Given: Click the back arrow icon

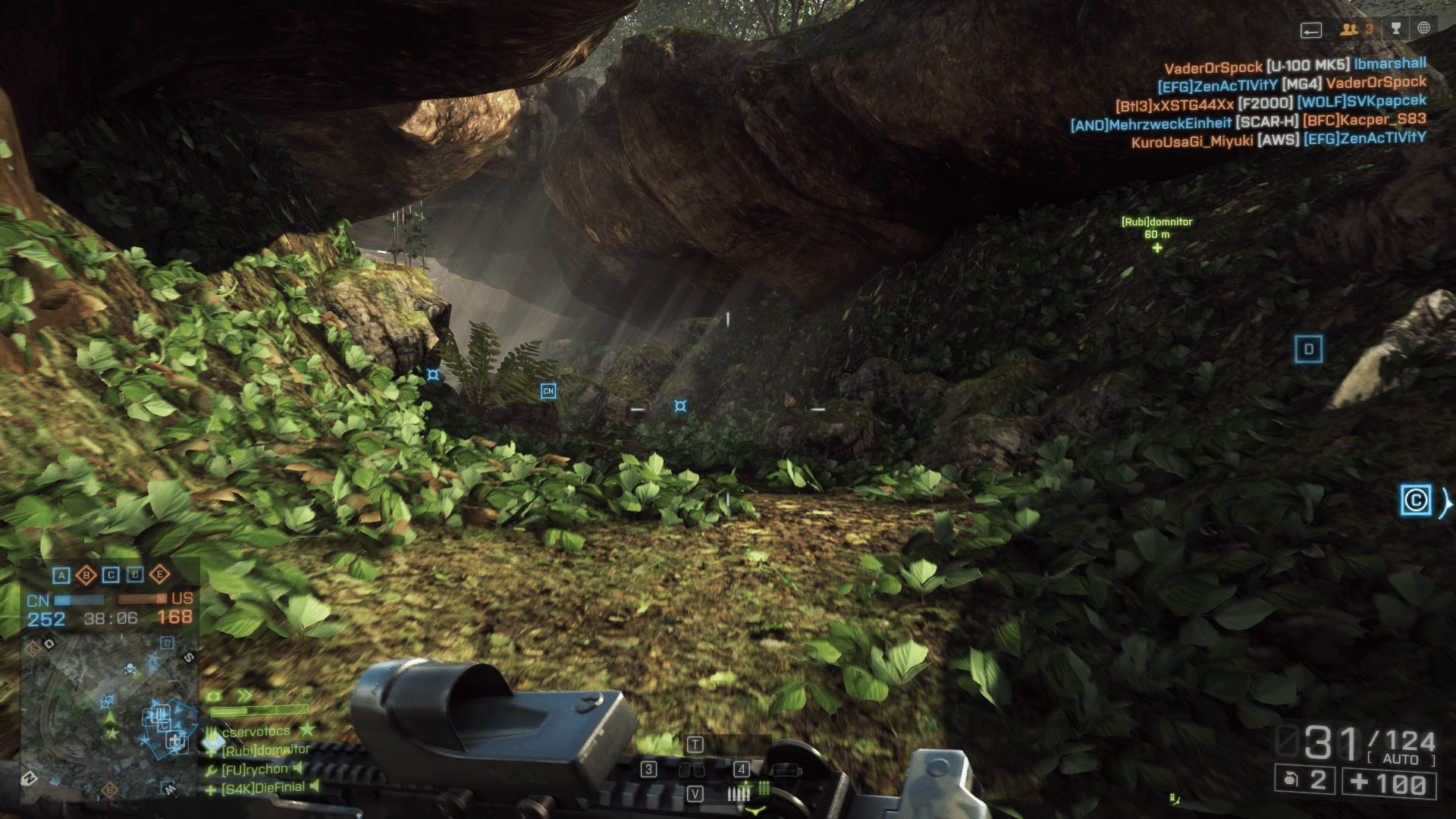Looking at the screenshot, I should pyautogui.click(x=1311, y=30).
